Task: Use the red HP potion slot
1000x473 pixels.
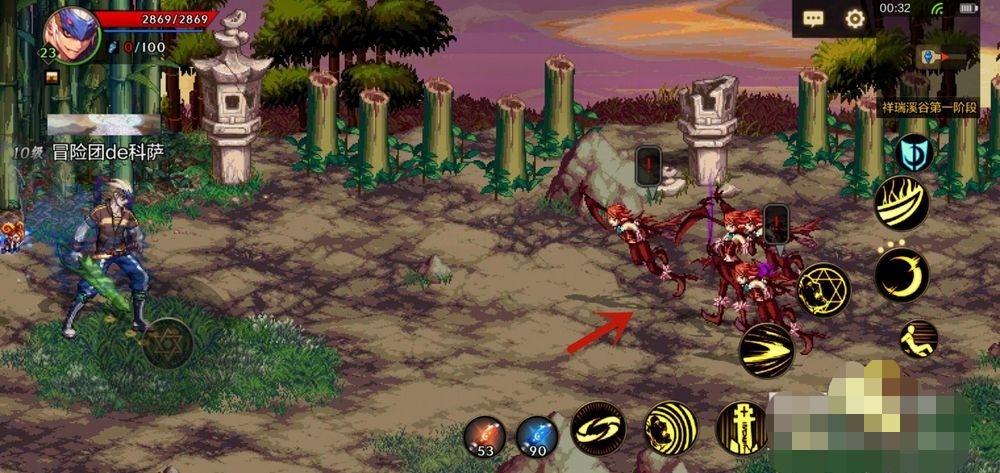Action: click(x=485, y=437)
